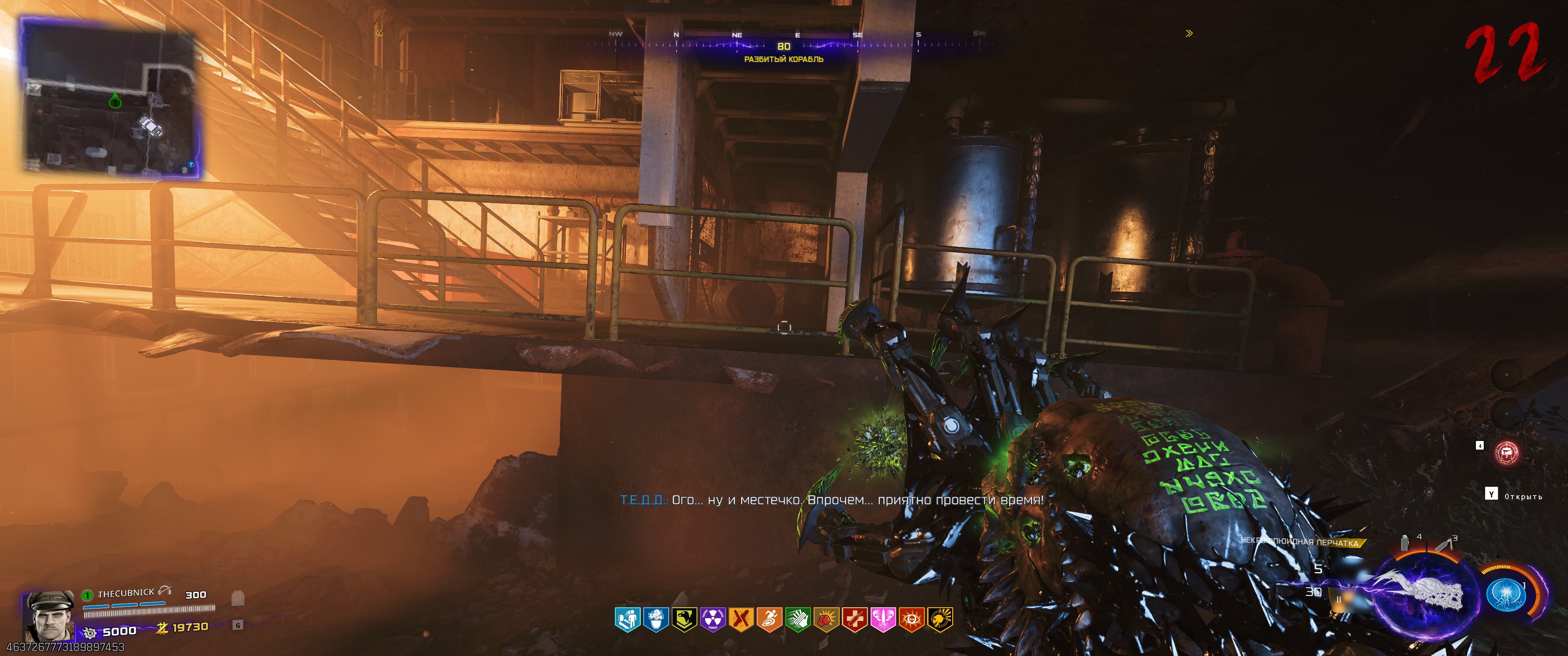Select the Richtofen character portrait
Image resolution: width=1568 pixels, height=656 pixels.
[49, 615]
